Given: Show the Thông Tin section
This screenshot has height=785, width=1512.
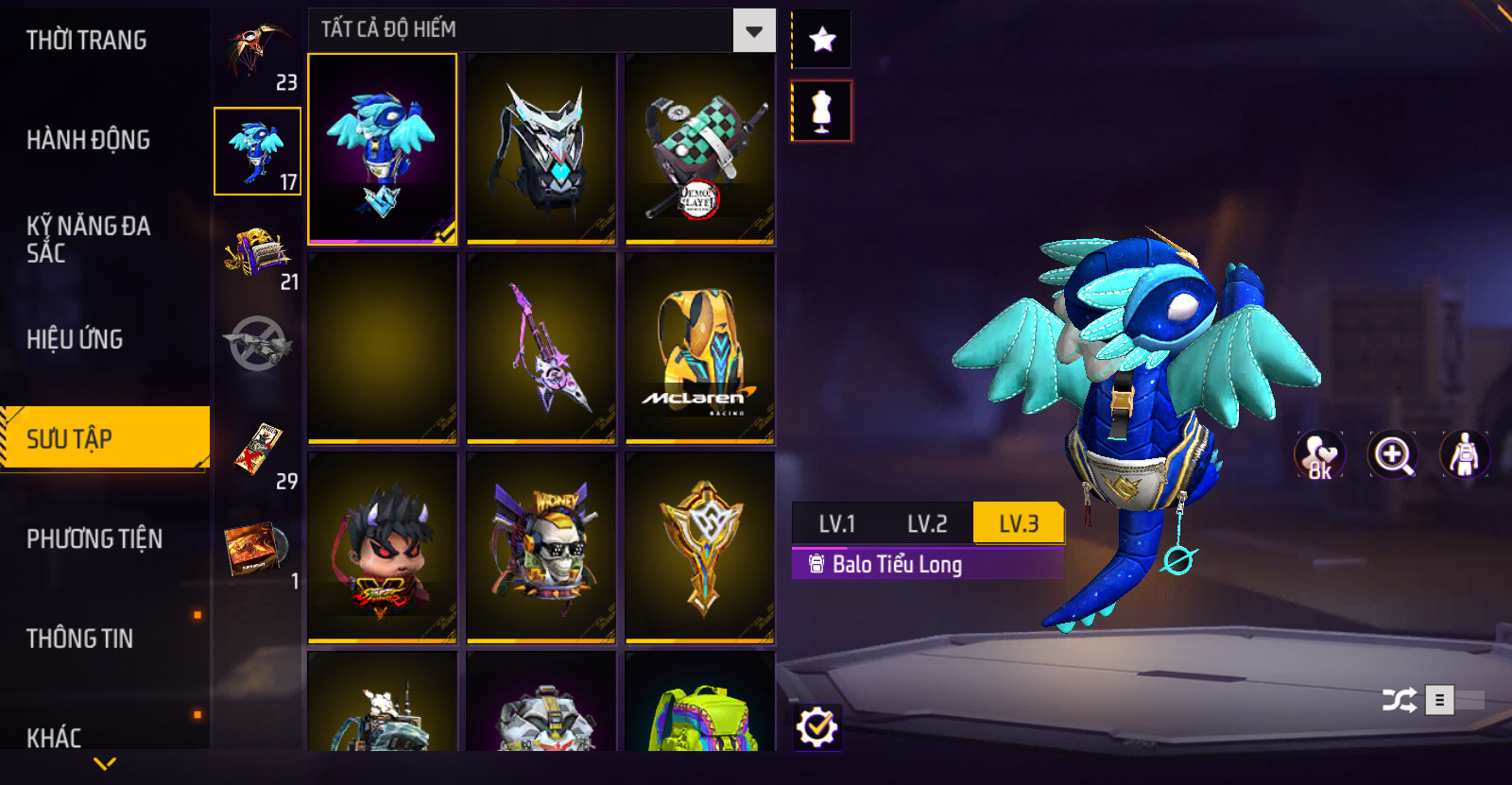Looking at the screenshot, I should [x=79, y=639].
